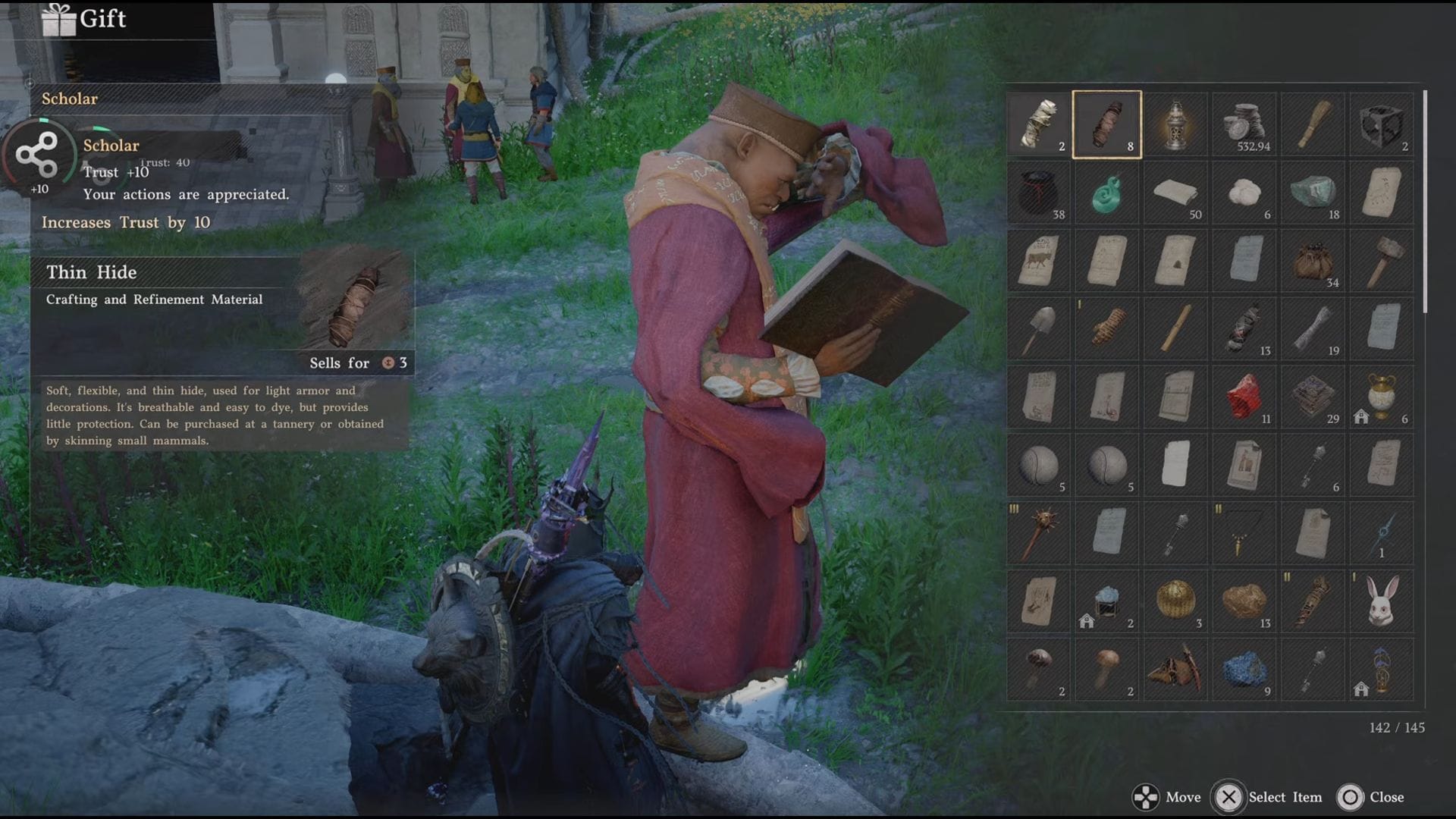Select the highlighted Thin Hide stack of 8
The width and height of the screenshot is (1456, 819).
coord(1106,124)
